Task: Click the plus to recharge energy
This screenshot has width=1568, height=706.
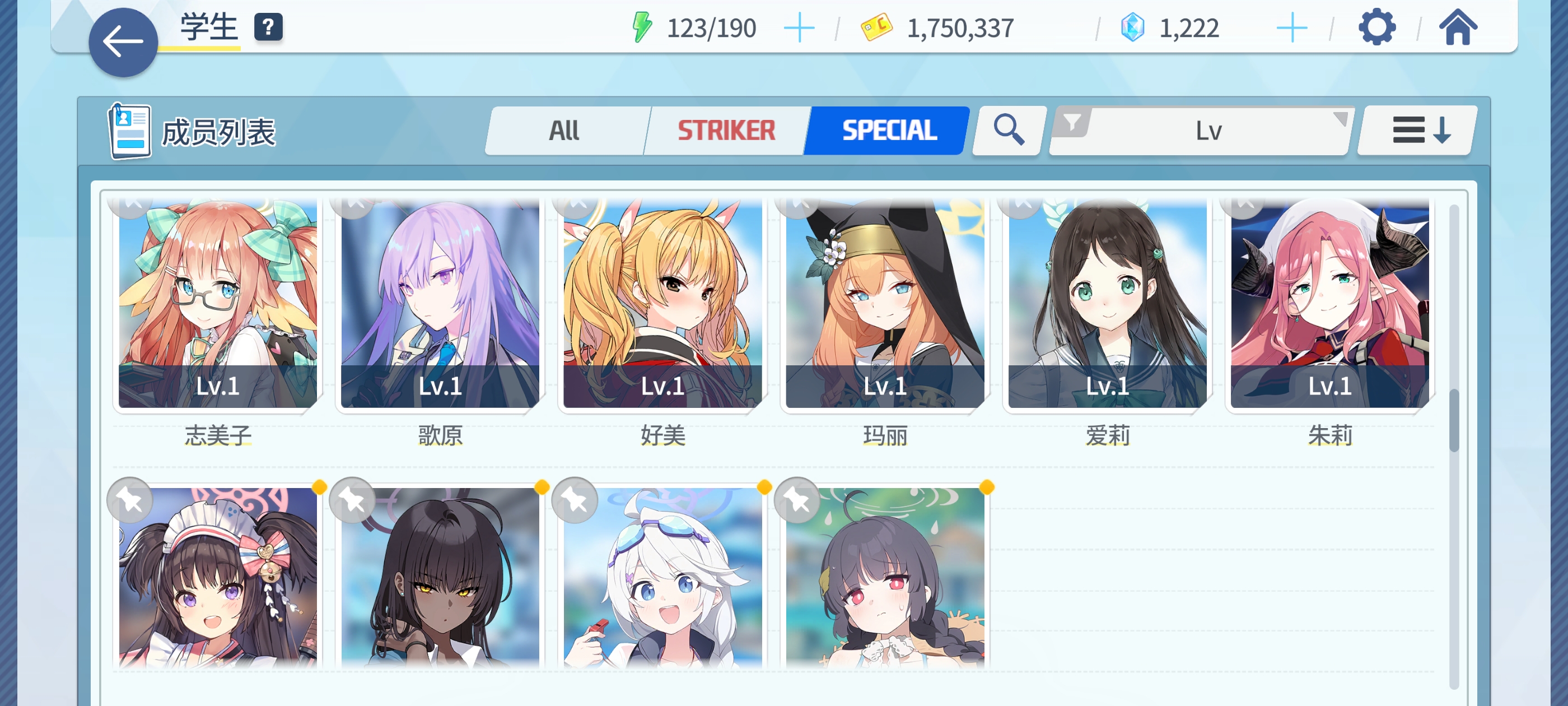Action: (x=800, y=26)
